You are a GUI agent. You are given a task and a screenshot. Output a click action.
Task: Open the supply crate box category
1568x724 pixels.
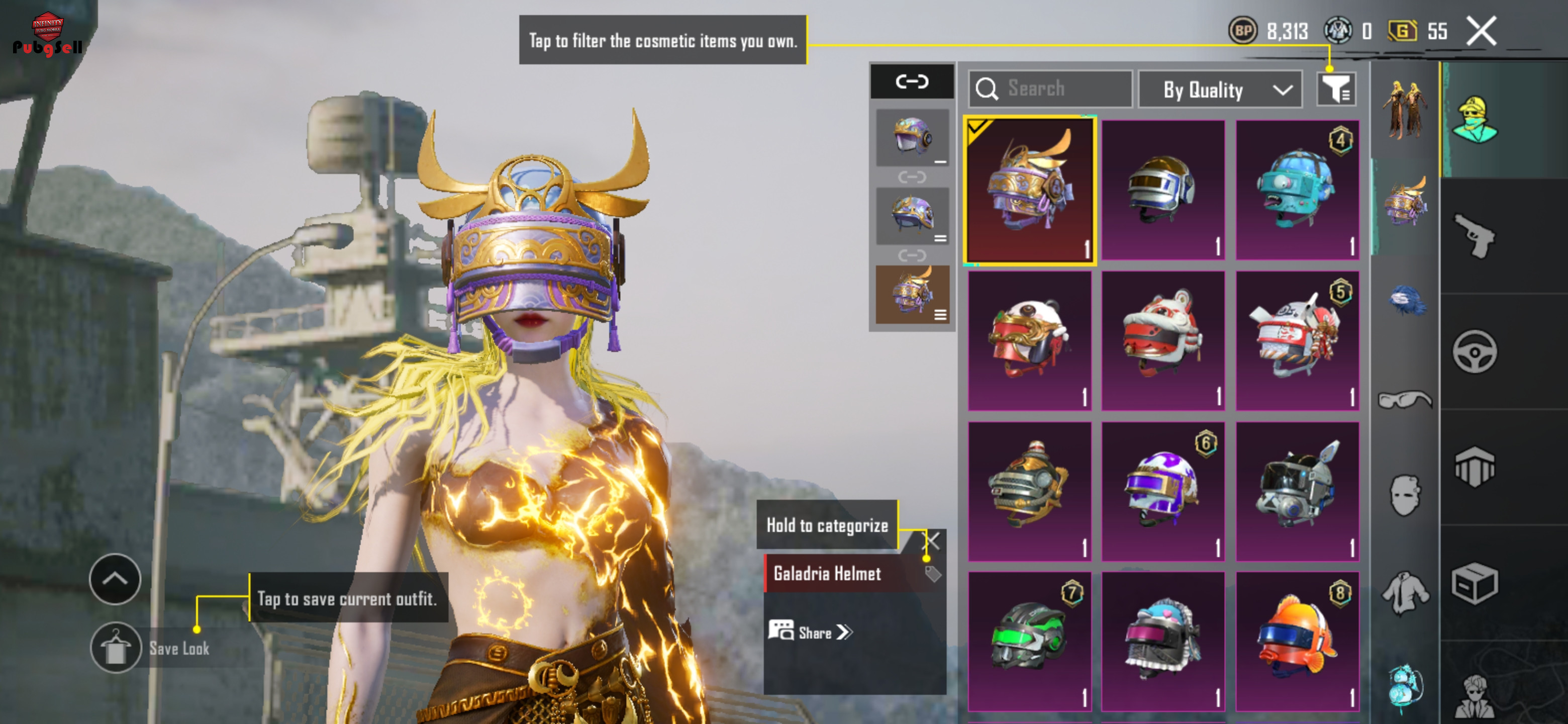tap(1474, 583)
